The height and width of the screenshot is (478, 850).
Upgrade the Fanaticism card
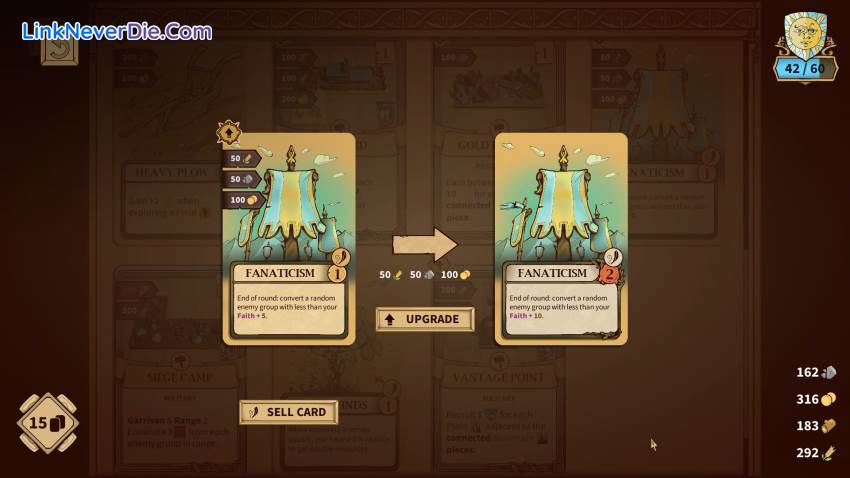[424, 319]
